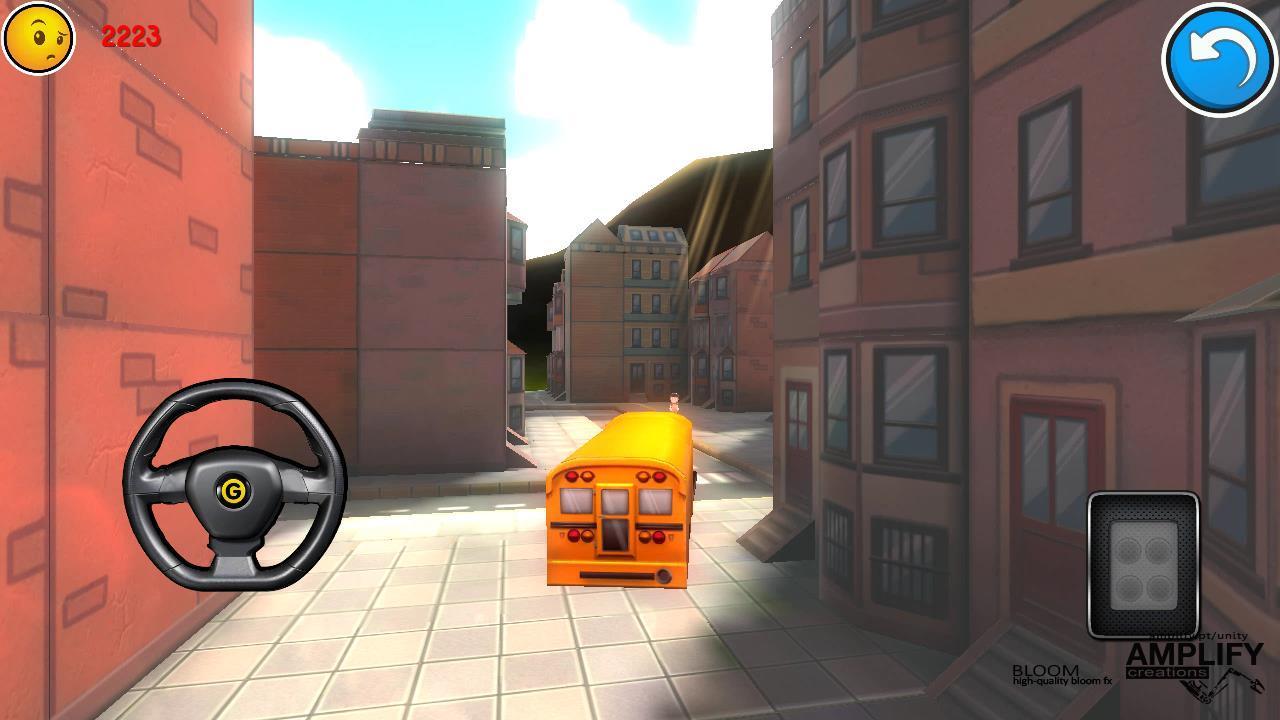The height and width of the screenshot is (720, 1280).
Task: Open the bus rear emergency door
Action: [615, 525]
